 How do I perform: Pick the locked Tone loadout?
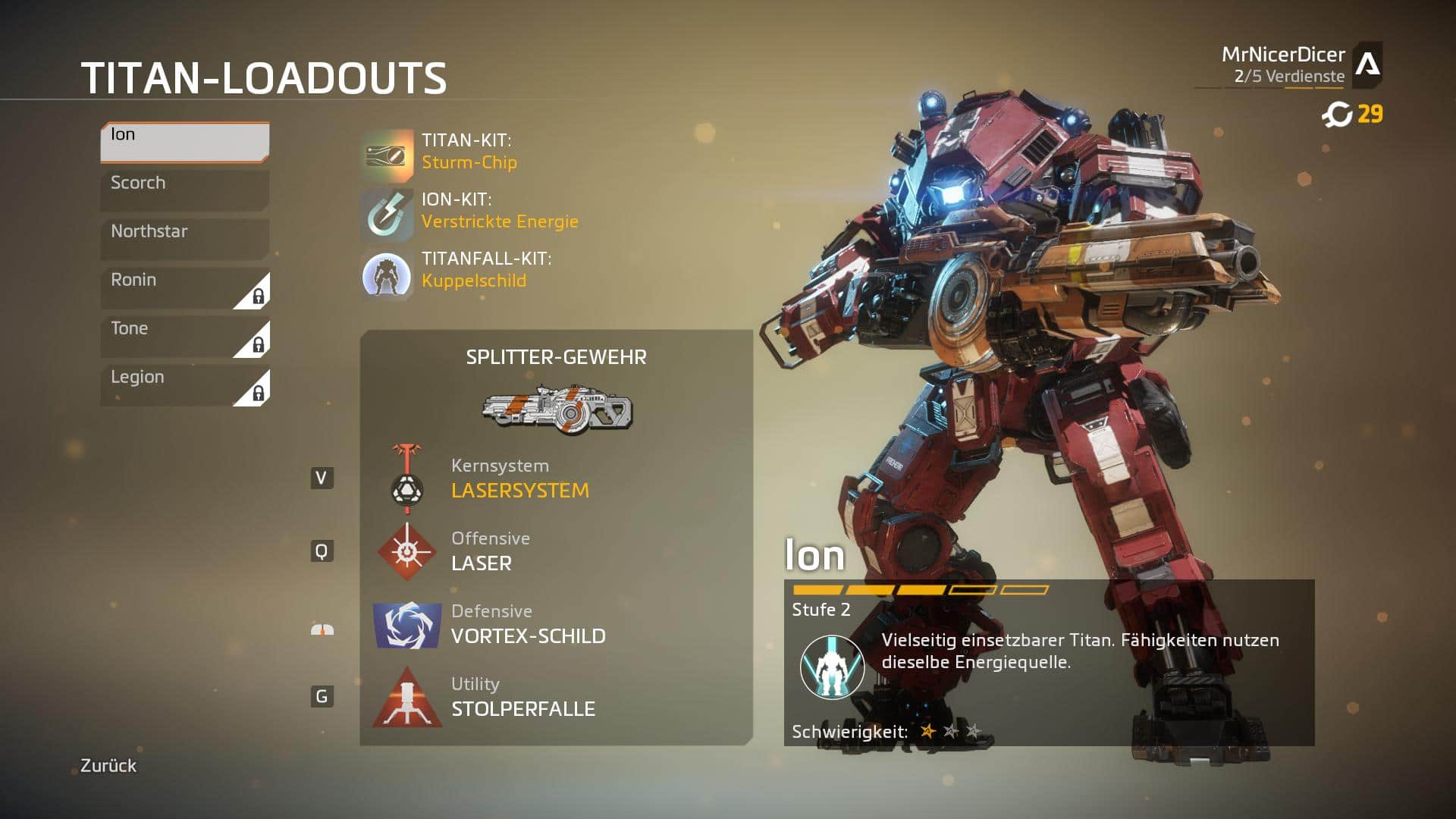(x=184, y=336)
